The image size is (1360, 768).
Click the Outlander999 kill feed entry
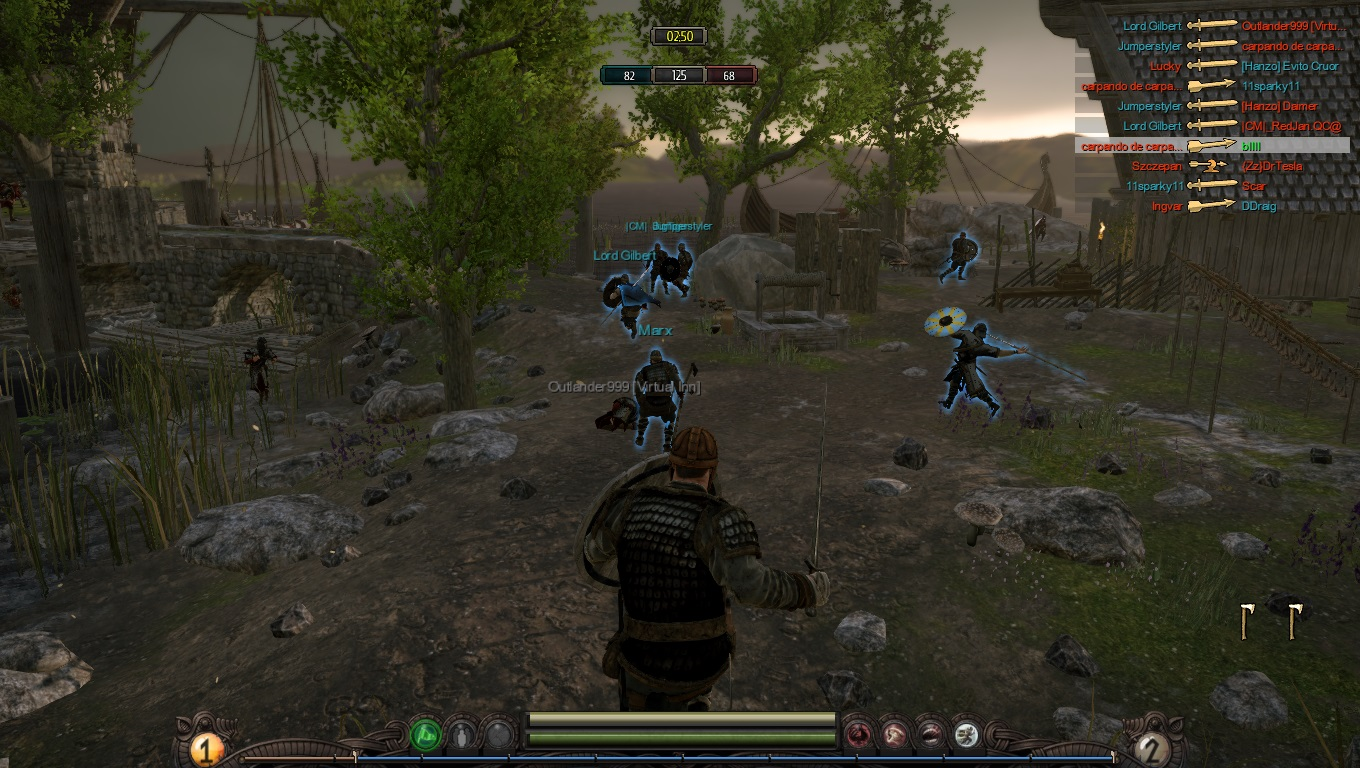coord(1212,26)
